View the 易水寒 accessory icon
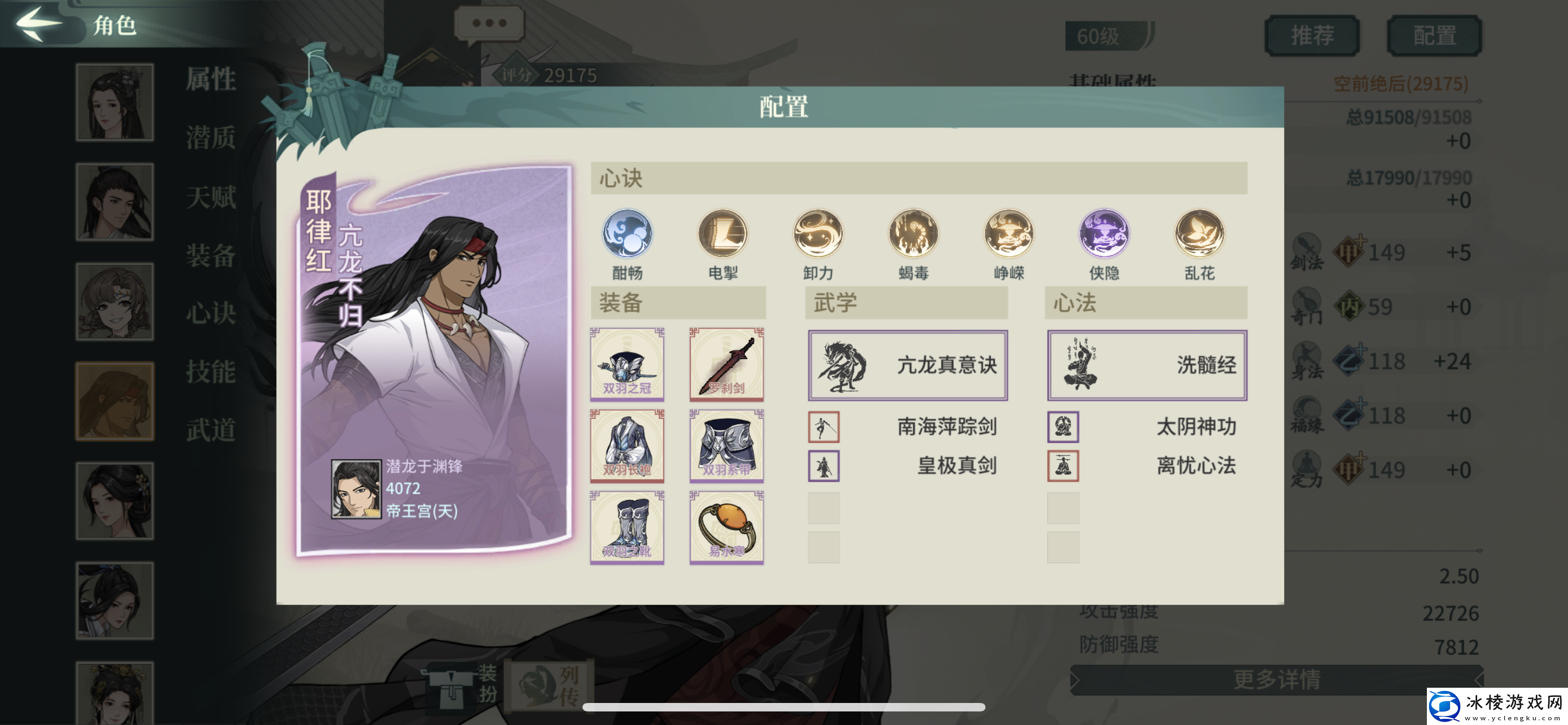 click(x=727, y=529)
